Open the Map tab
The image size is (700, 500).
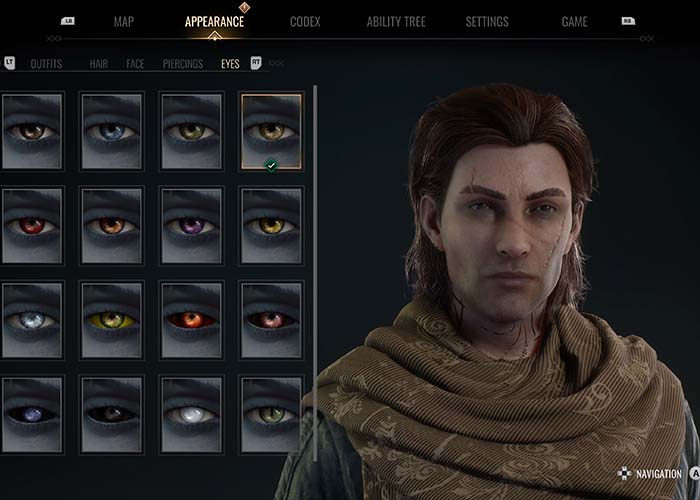point(124,22)
